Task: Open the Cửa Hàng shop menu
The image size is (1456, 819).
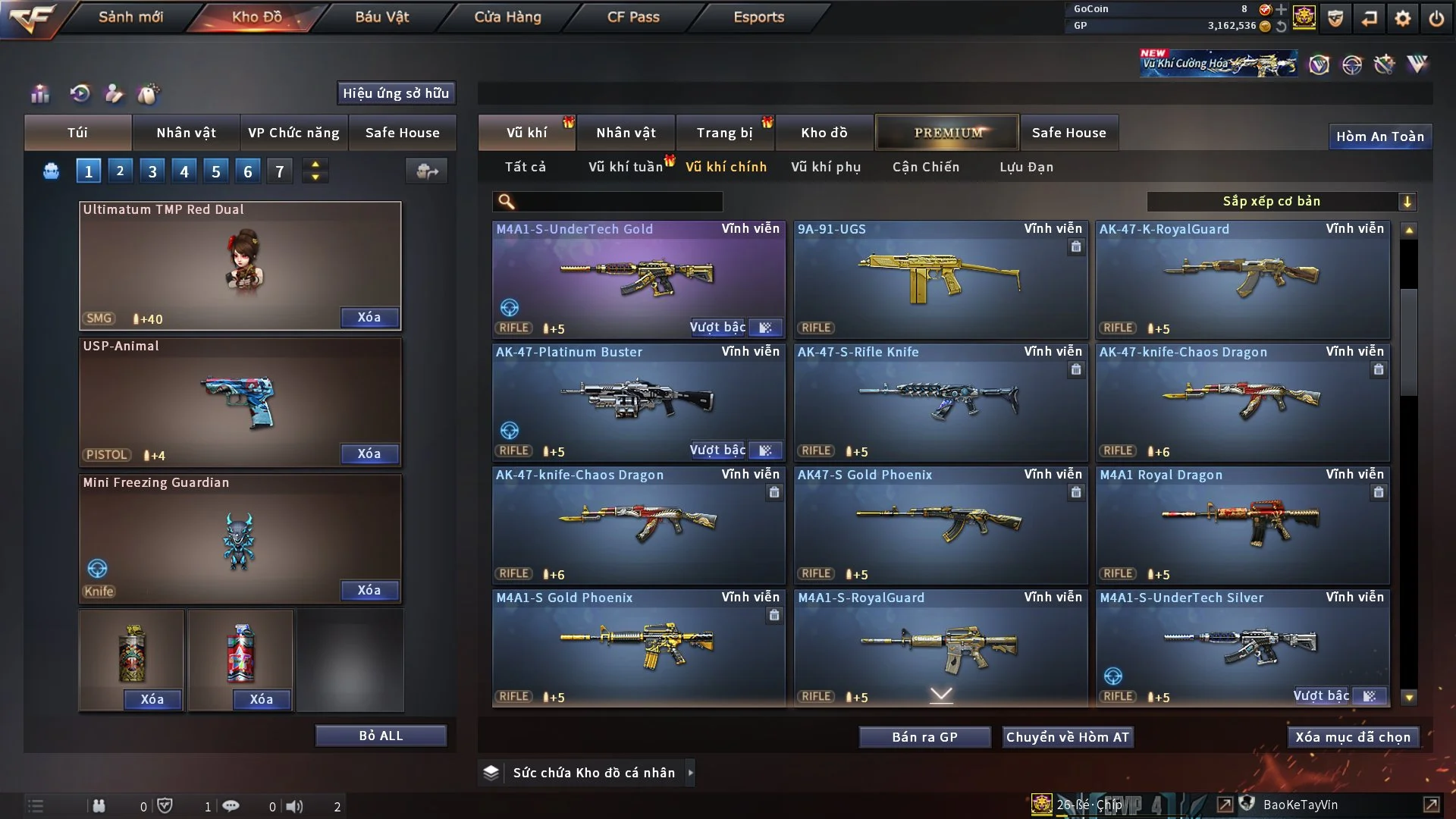Action: point(507,17)
